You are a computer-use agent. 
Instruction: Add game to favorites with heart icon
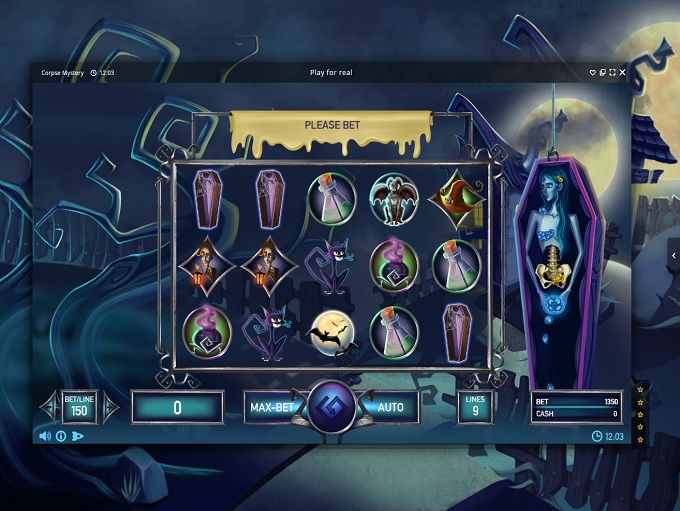pyautogui.click(x=593, y=72)
